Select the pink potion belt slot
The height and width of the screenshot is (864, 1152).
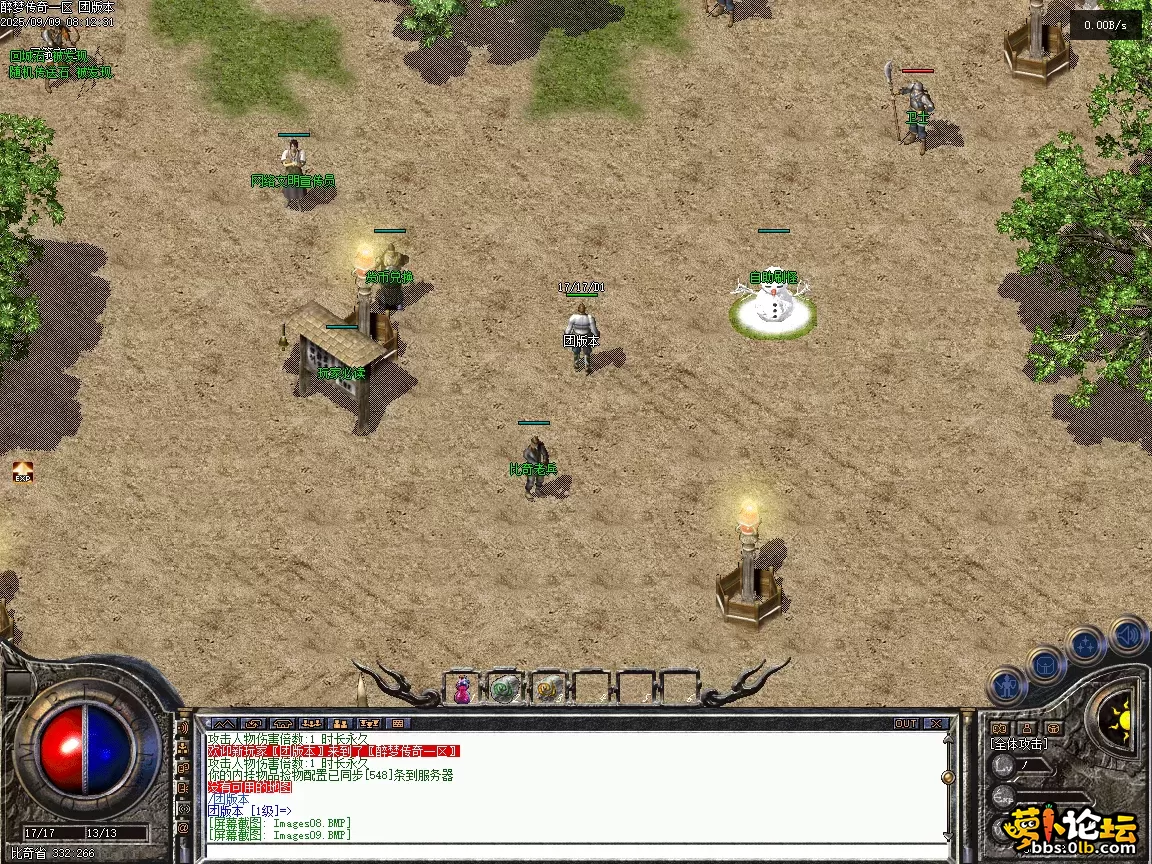click(462, 688)
